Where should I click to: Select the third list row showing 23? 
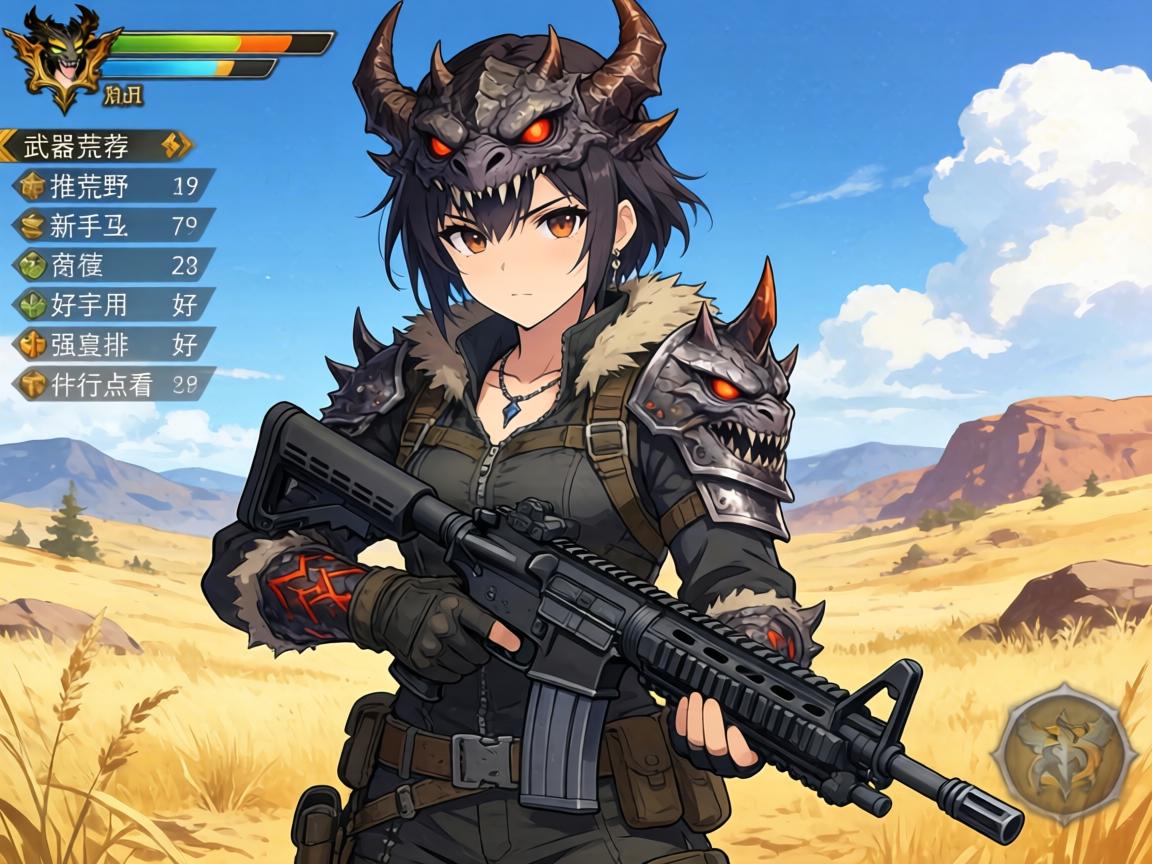112,265
